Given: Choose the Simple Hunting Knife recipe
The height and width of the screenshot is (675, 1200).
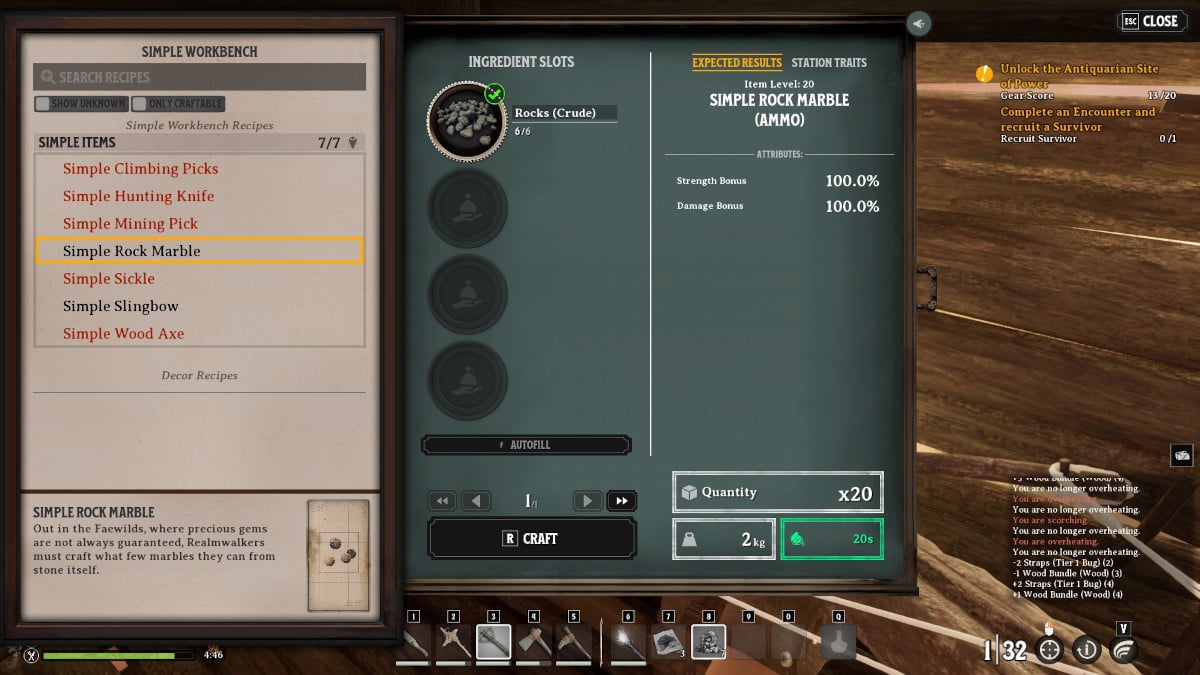Looking at the screenshot, I should click(x=138, y=196).
